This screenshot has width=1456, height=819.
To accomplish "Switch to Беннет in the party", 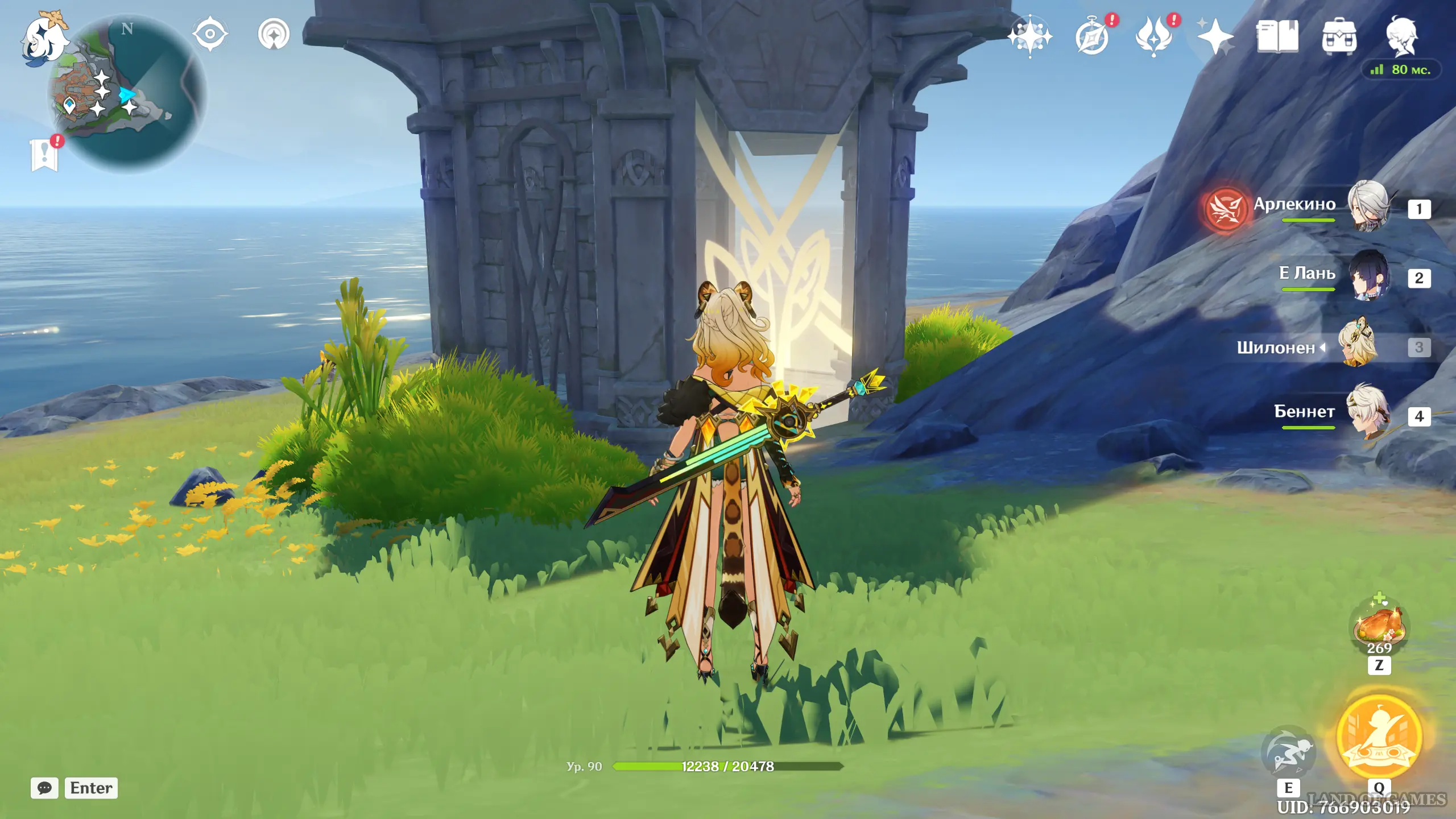I will tap(1368, 412).
